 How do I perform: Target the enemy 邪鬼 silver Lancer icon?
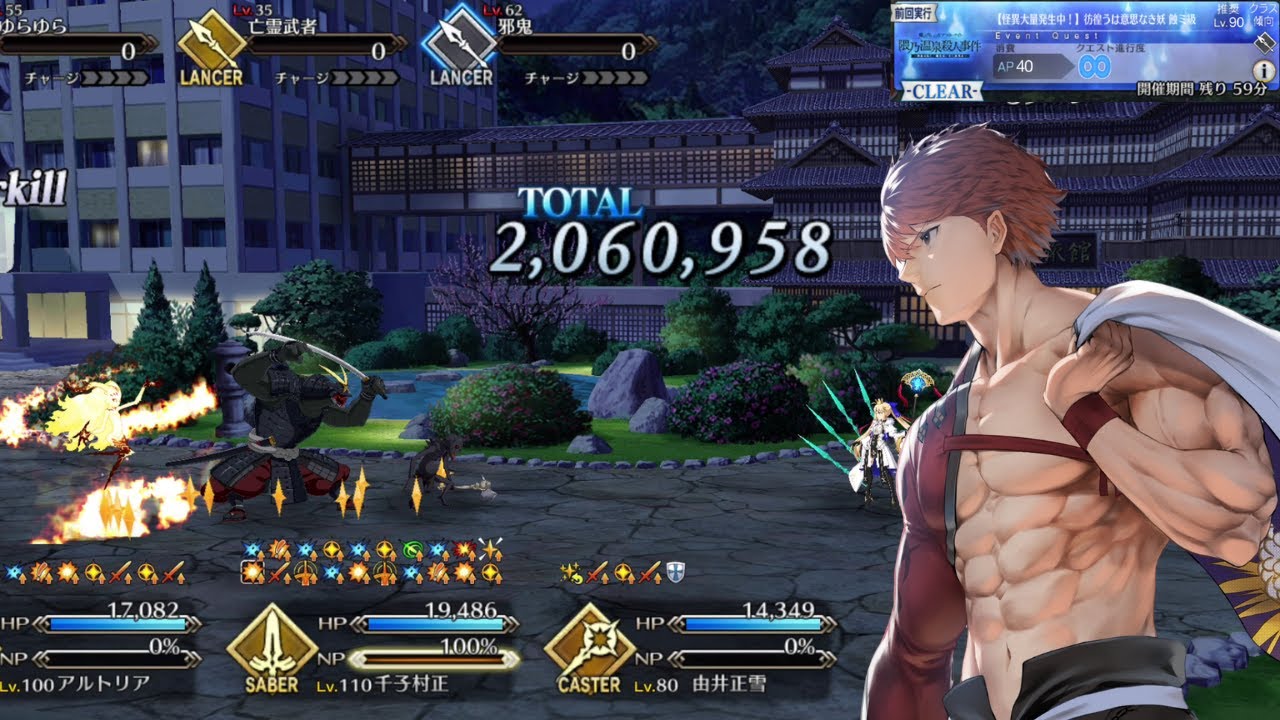tap(460, 42)
